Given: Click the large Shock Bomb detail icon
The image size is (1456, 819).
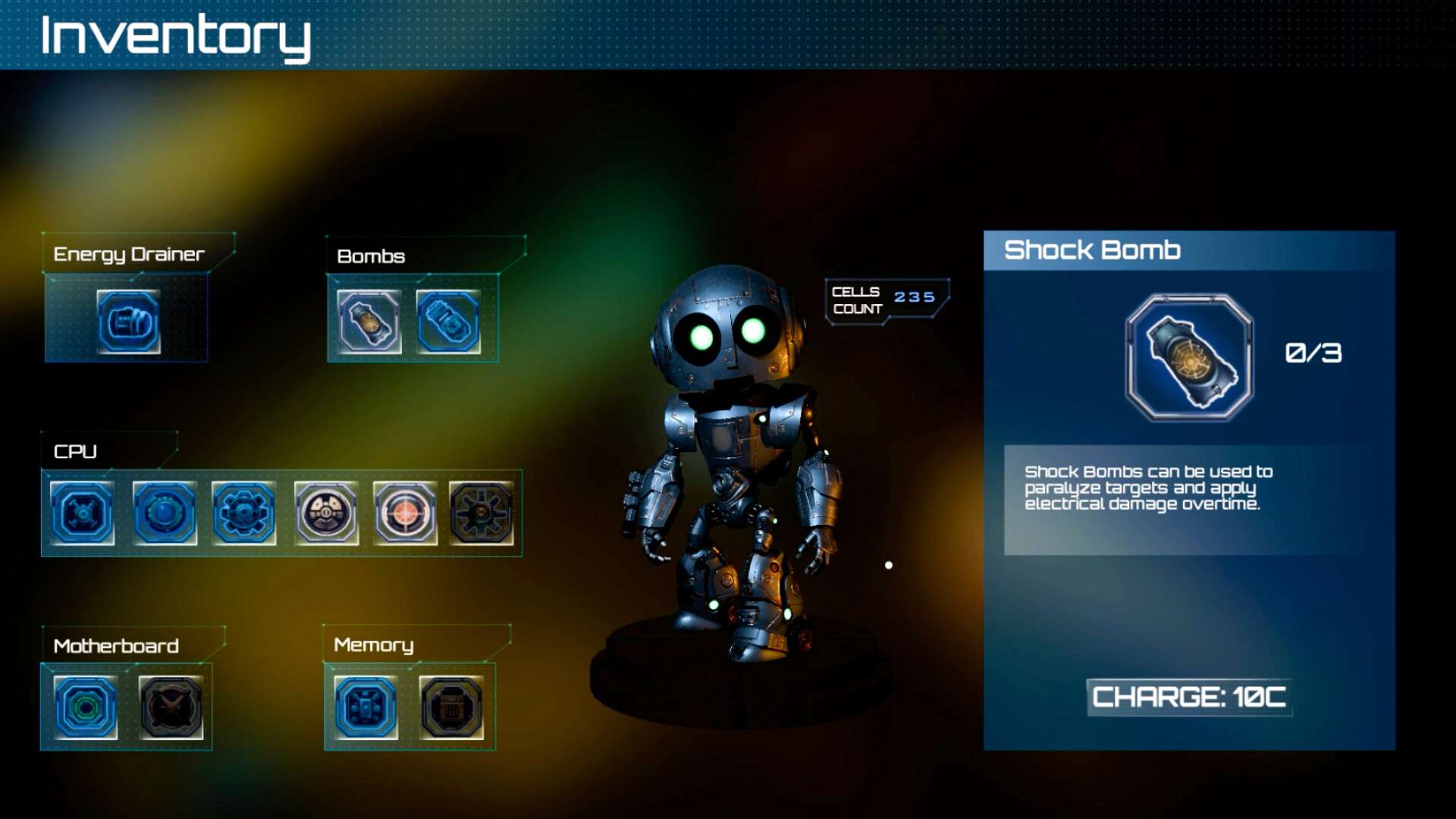Looking at the screenshot, I should 1189,358.
